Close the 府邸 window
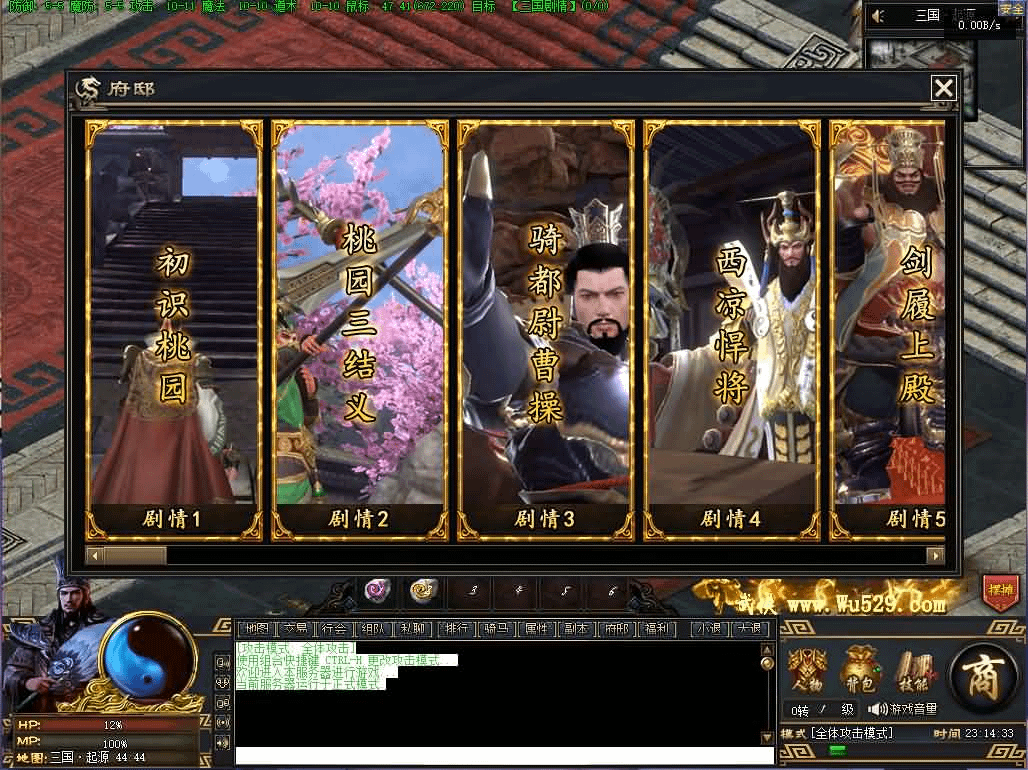The width and height of the screenshot is (1028, 770). point(943,89)
